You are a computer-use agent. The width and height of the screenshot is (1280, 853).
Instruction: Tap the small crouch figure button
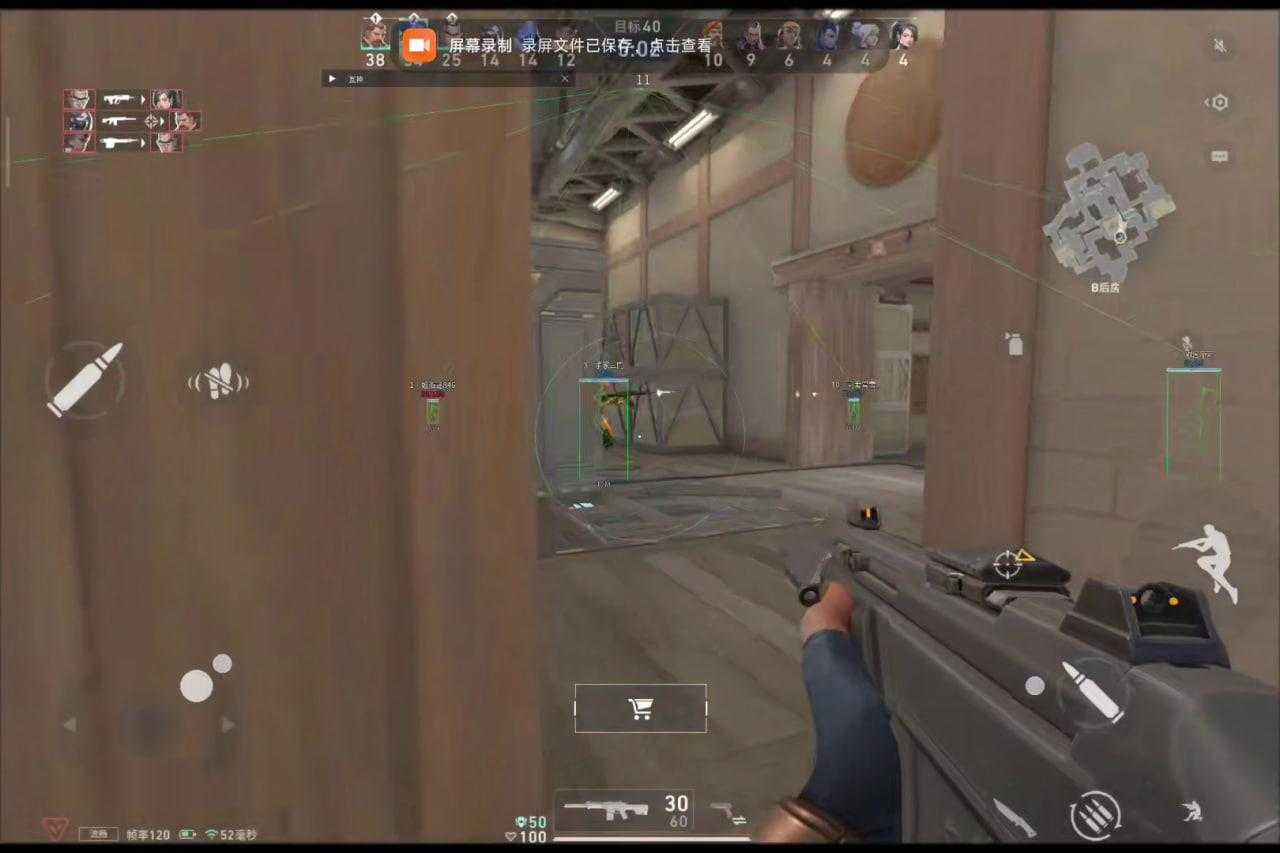[x=1190, y=812]
